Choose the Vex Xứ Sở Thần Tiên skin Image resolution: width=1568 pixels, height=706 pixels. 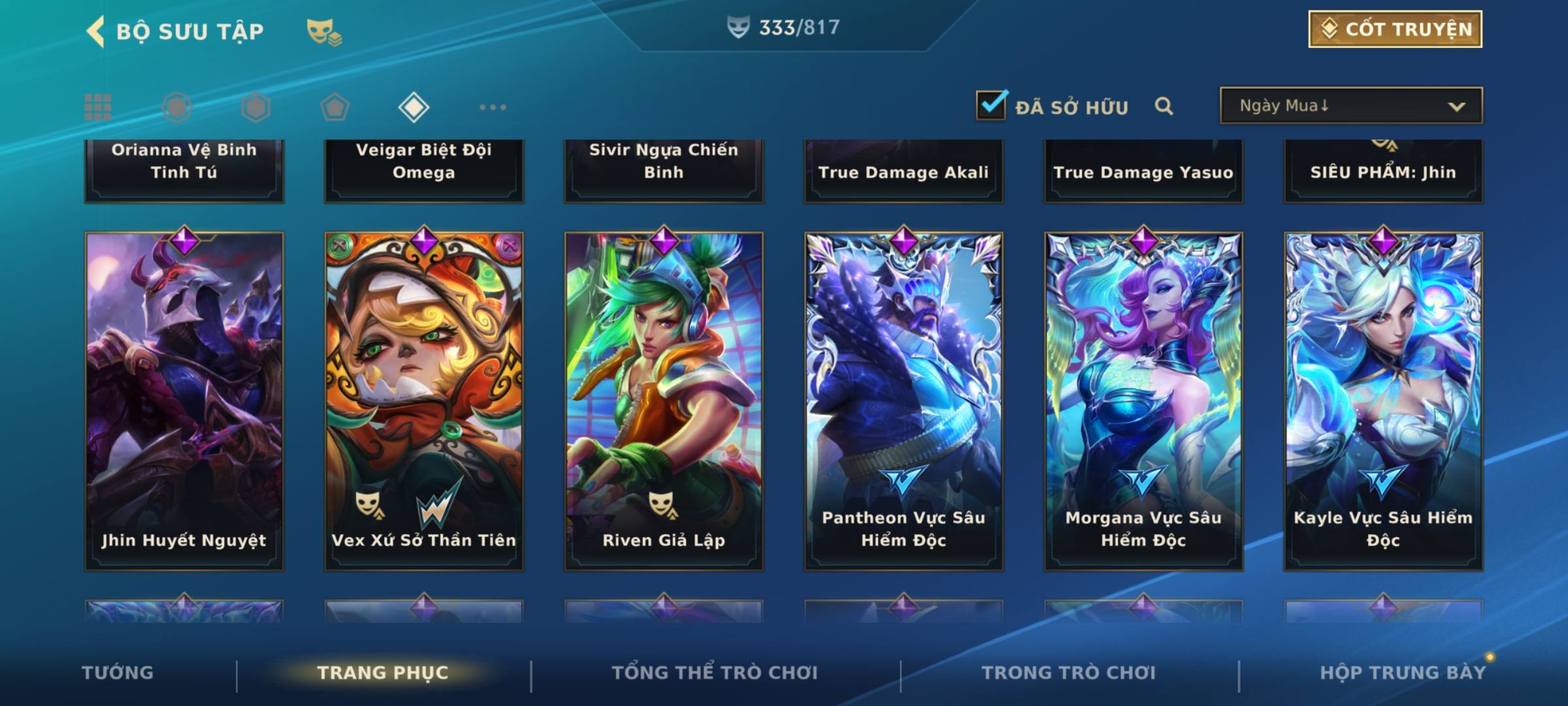424,400
